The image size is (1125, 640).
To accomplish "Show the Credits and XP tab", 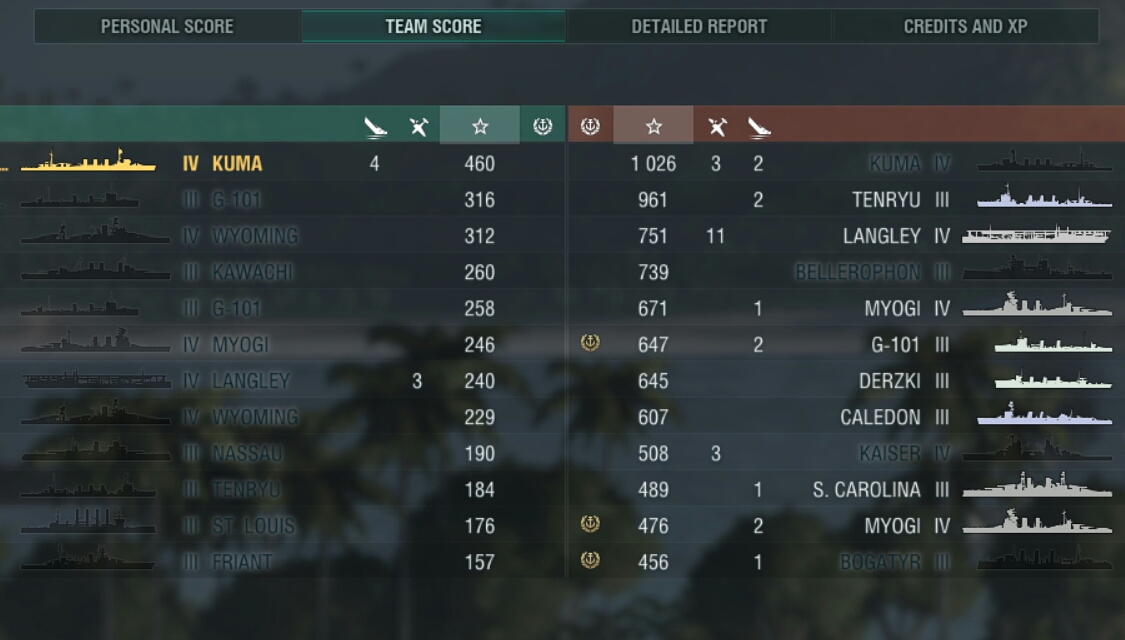I will pyautogui.click(x=965, y=27).
